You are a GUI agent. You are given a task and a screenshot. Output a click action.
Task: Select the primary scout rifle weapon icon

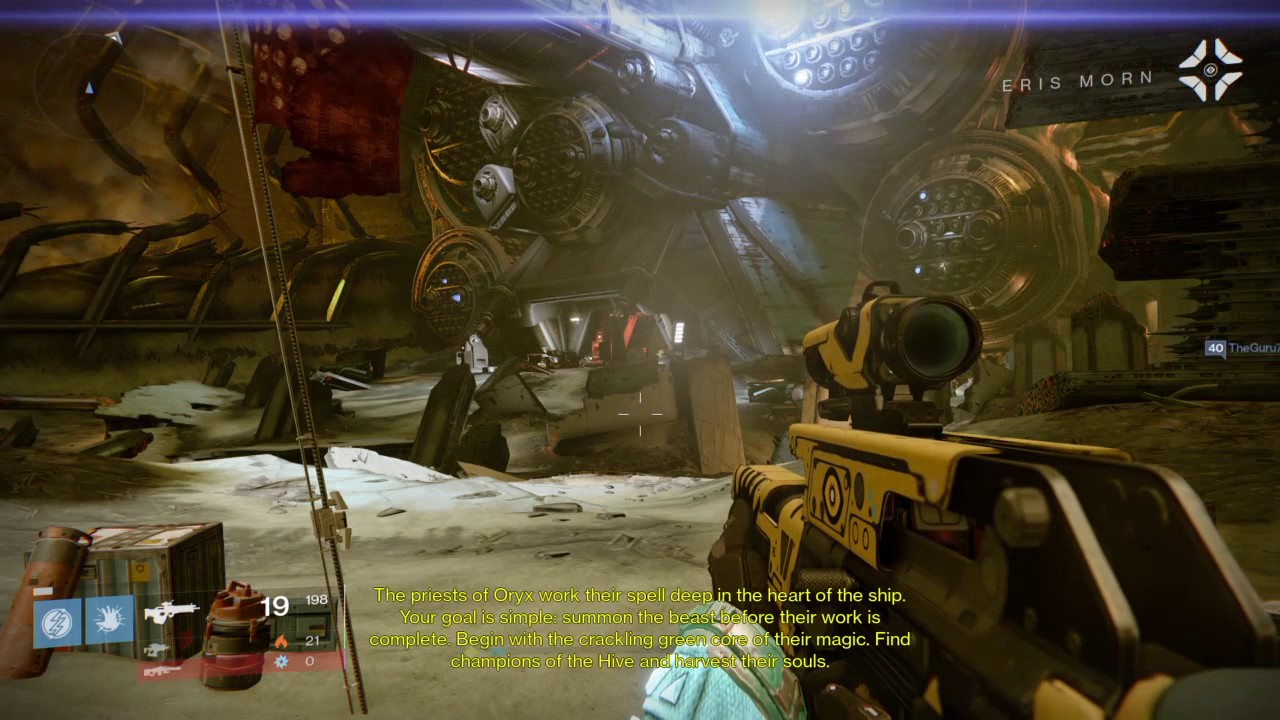(169, 612)
